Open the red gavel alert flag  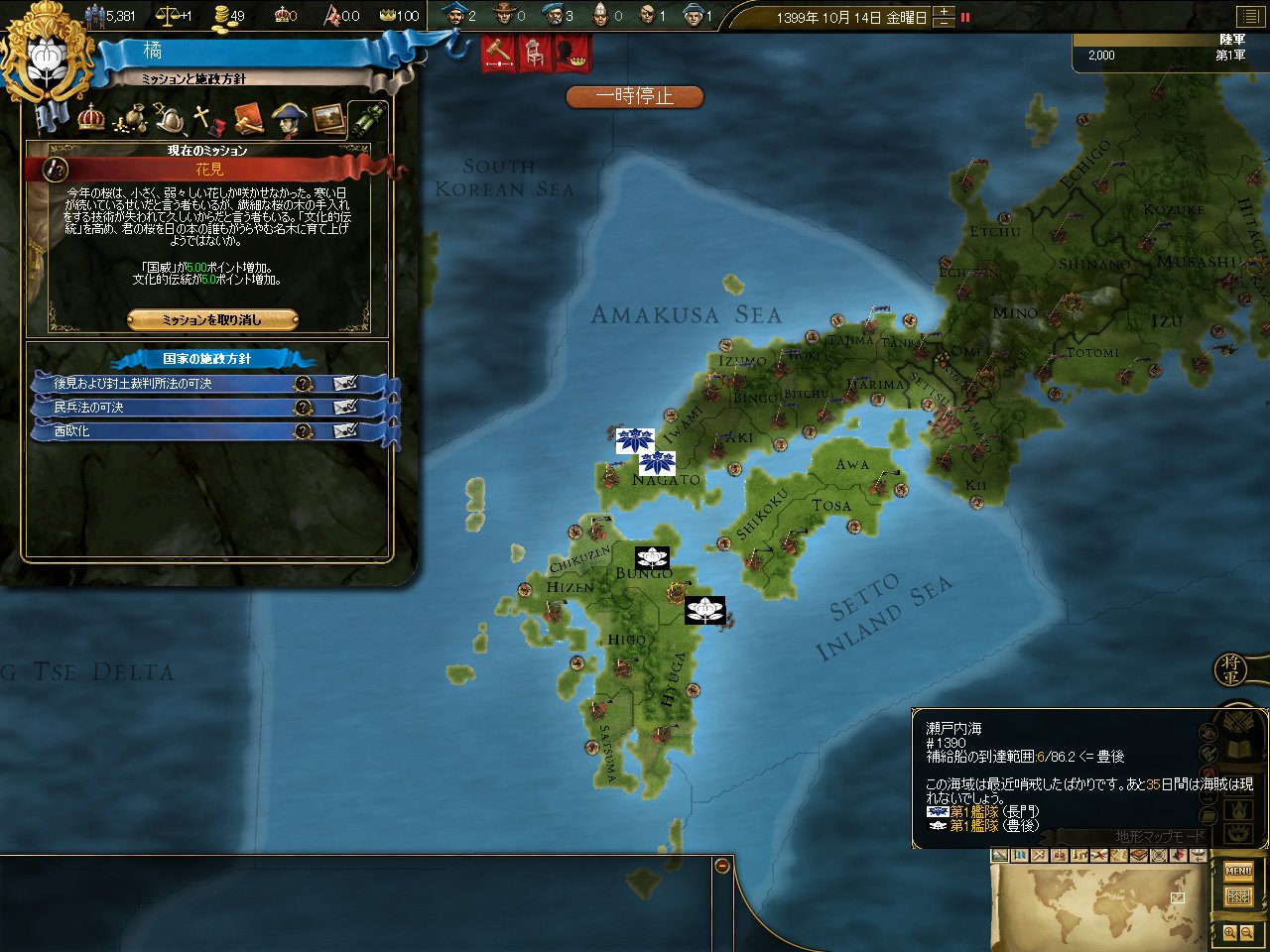coord(498,54)
